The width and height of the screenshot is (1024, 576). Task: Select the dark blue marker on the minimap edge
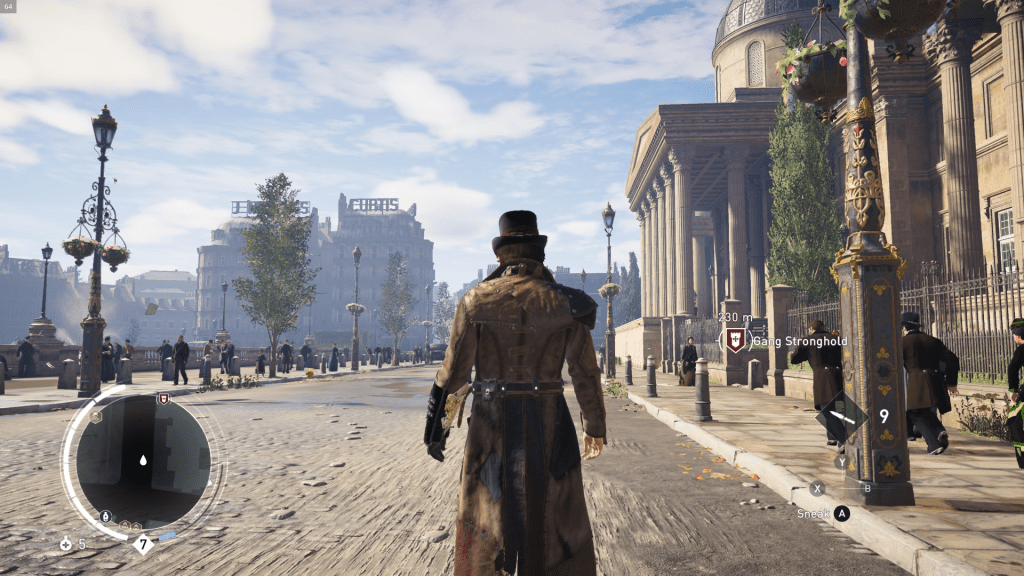point(106,516)
